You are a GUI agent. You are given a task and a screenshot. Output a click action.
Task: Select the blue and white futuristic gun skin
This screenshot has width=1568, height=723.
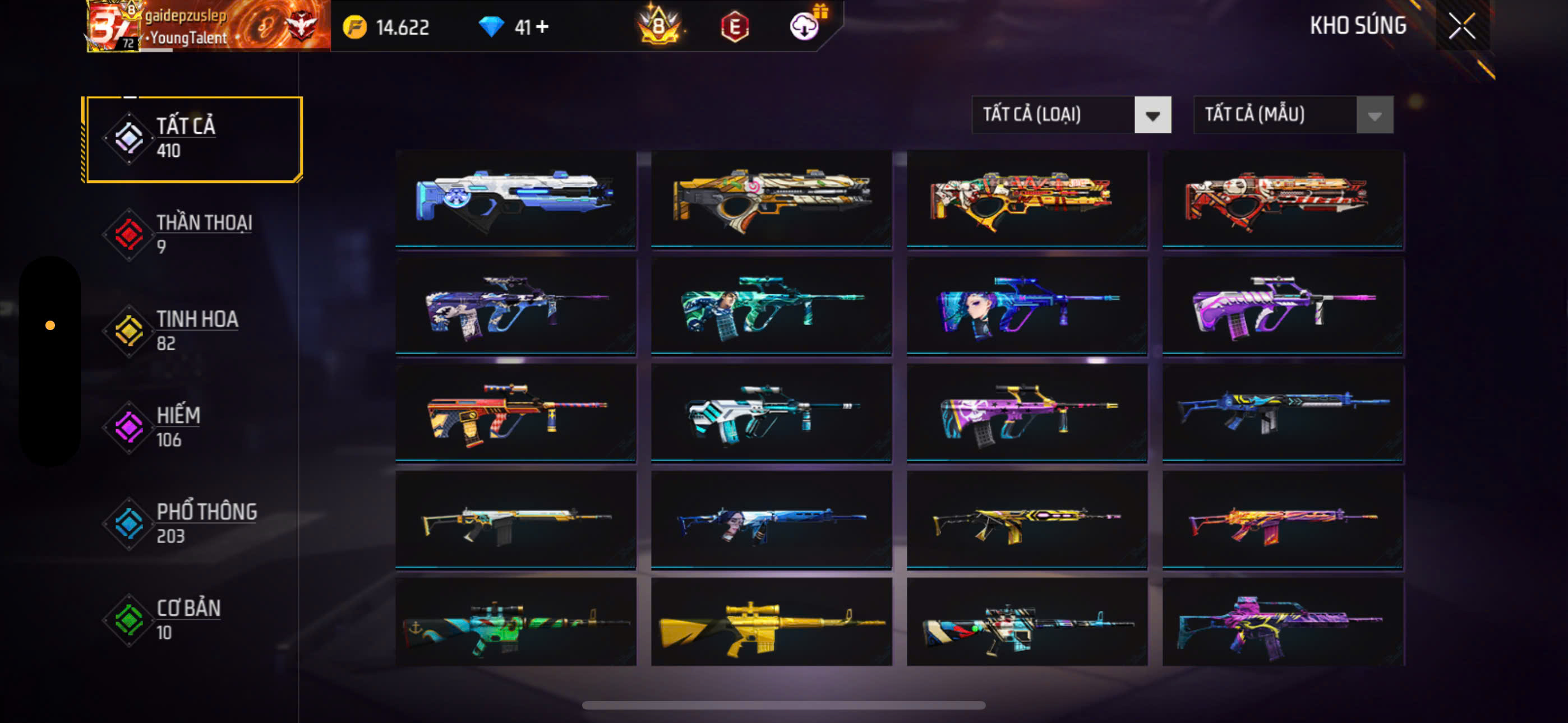point(515,199)
